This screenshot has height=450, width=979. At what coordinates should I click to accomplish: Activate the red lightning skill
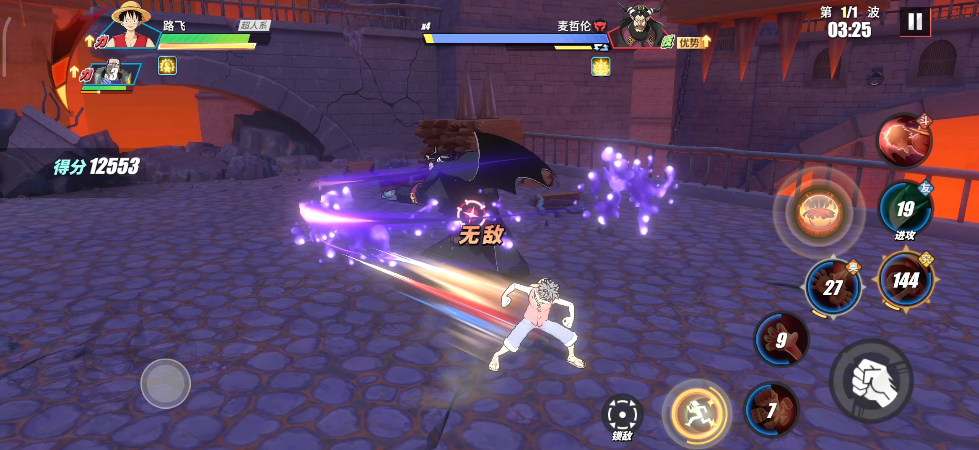tap(904, 141)
